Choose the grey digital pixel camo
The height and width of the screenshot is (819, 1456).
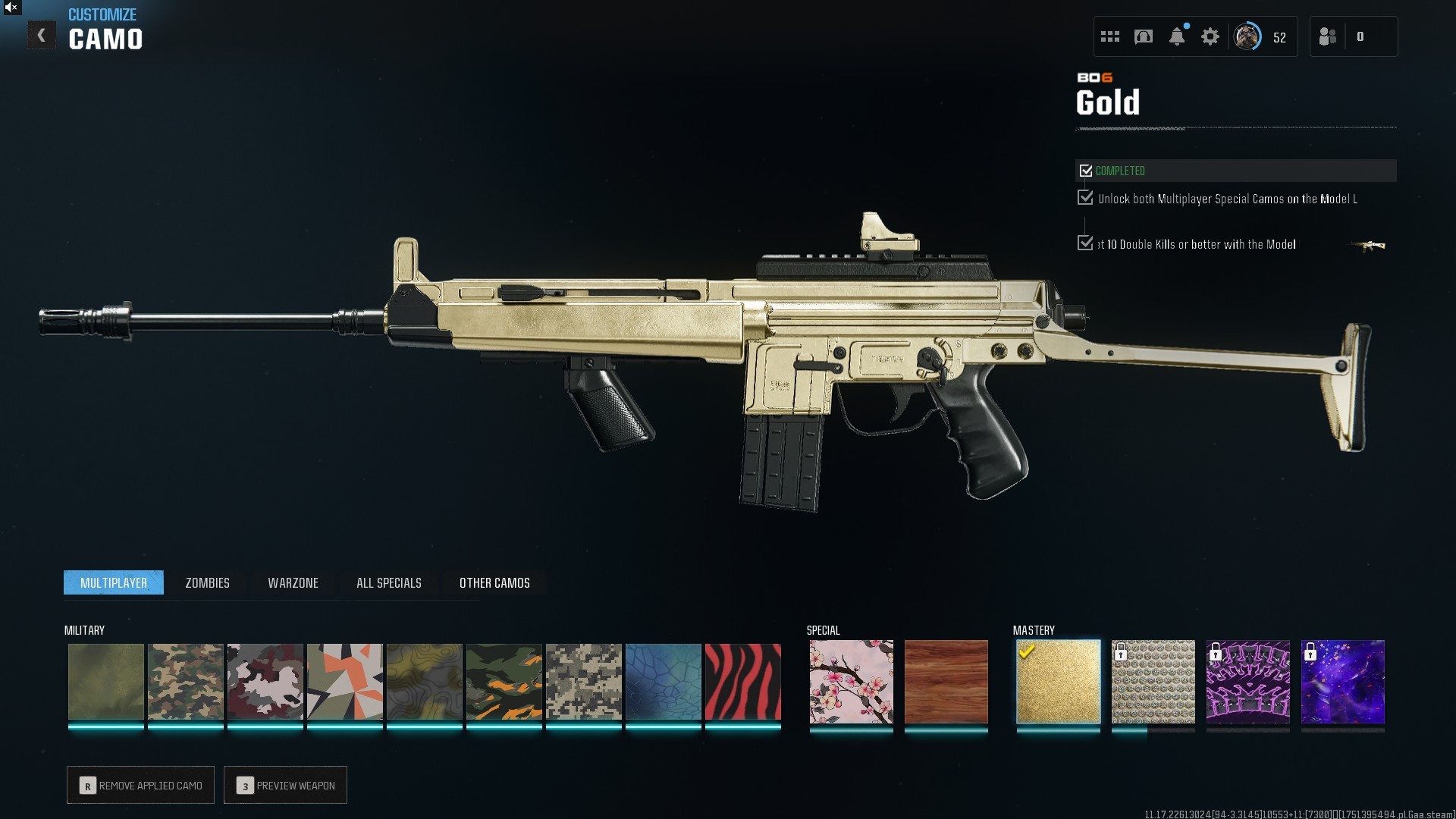[x=583, y=682]
